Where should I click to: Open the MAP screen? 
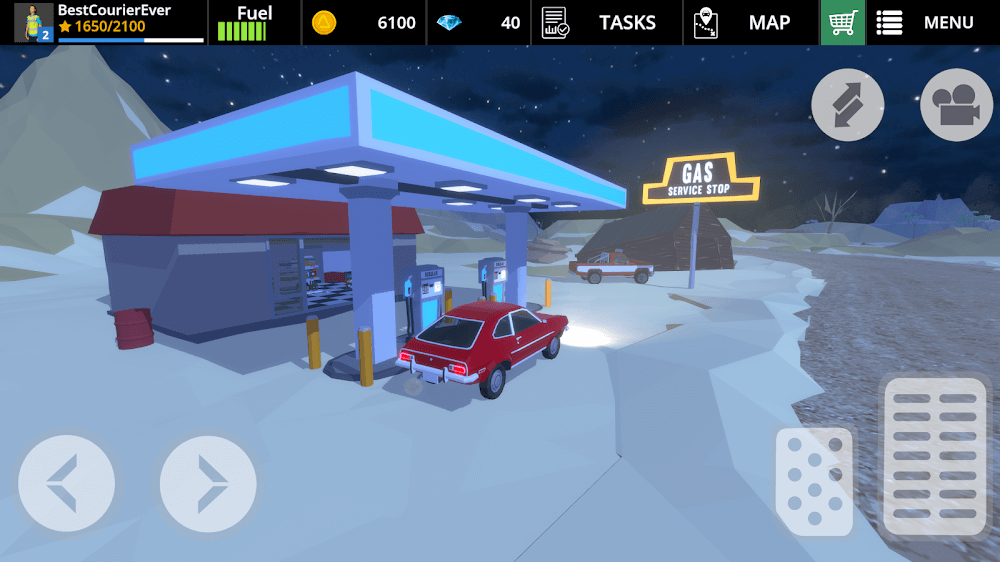point(741,22)
